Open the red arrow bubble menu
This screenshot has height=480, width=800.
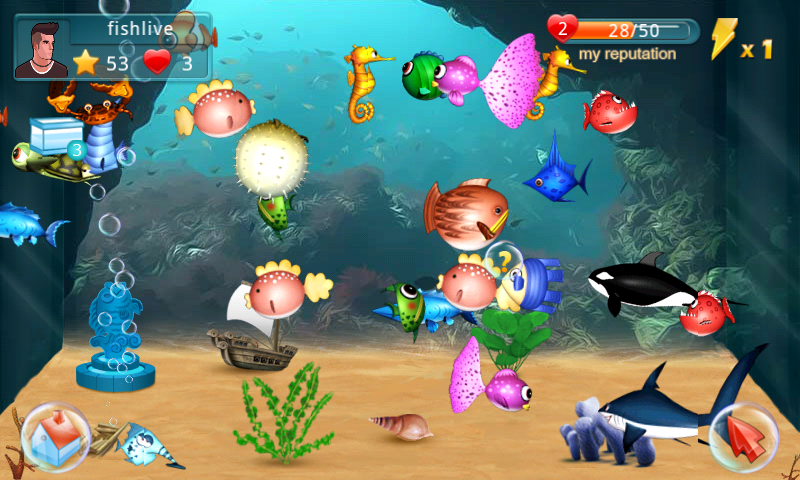coord(743,437)
